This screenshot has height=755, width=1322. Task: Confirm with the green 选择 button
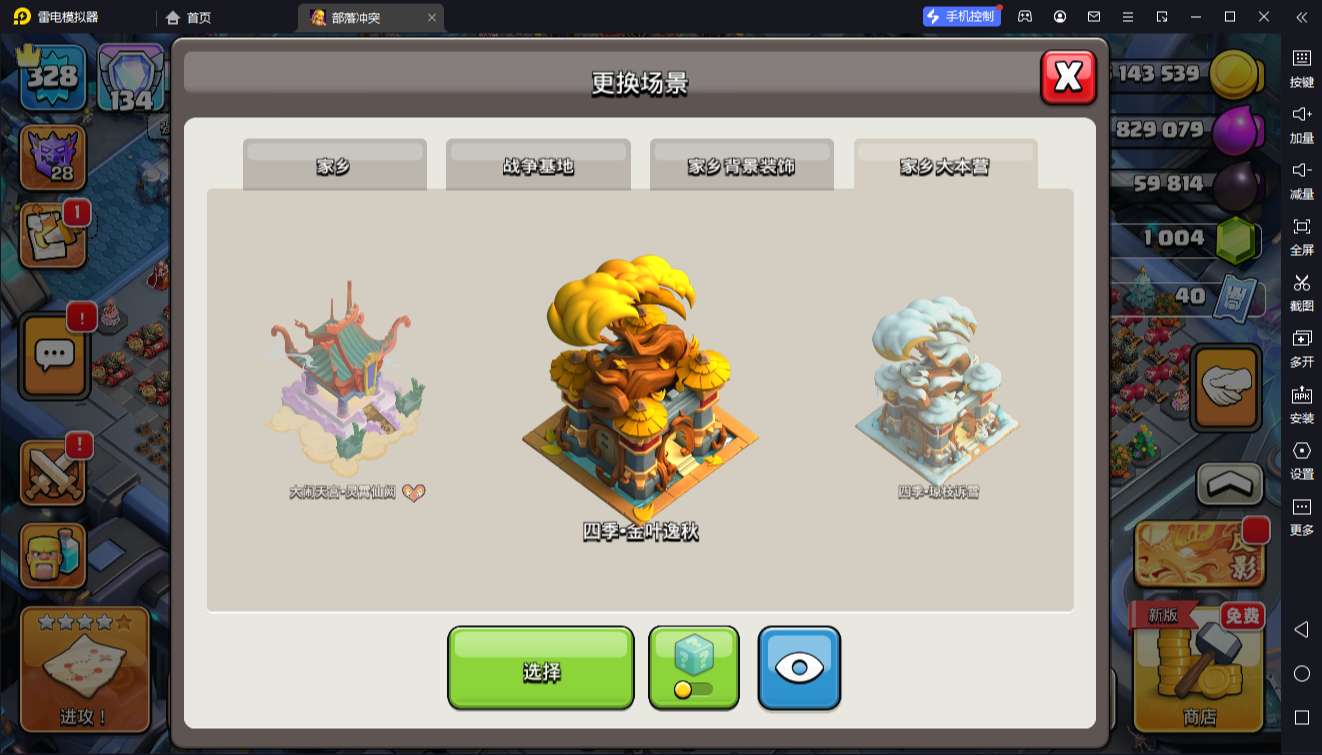click(540, 668)
